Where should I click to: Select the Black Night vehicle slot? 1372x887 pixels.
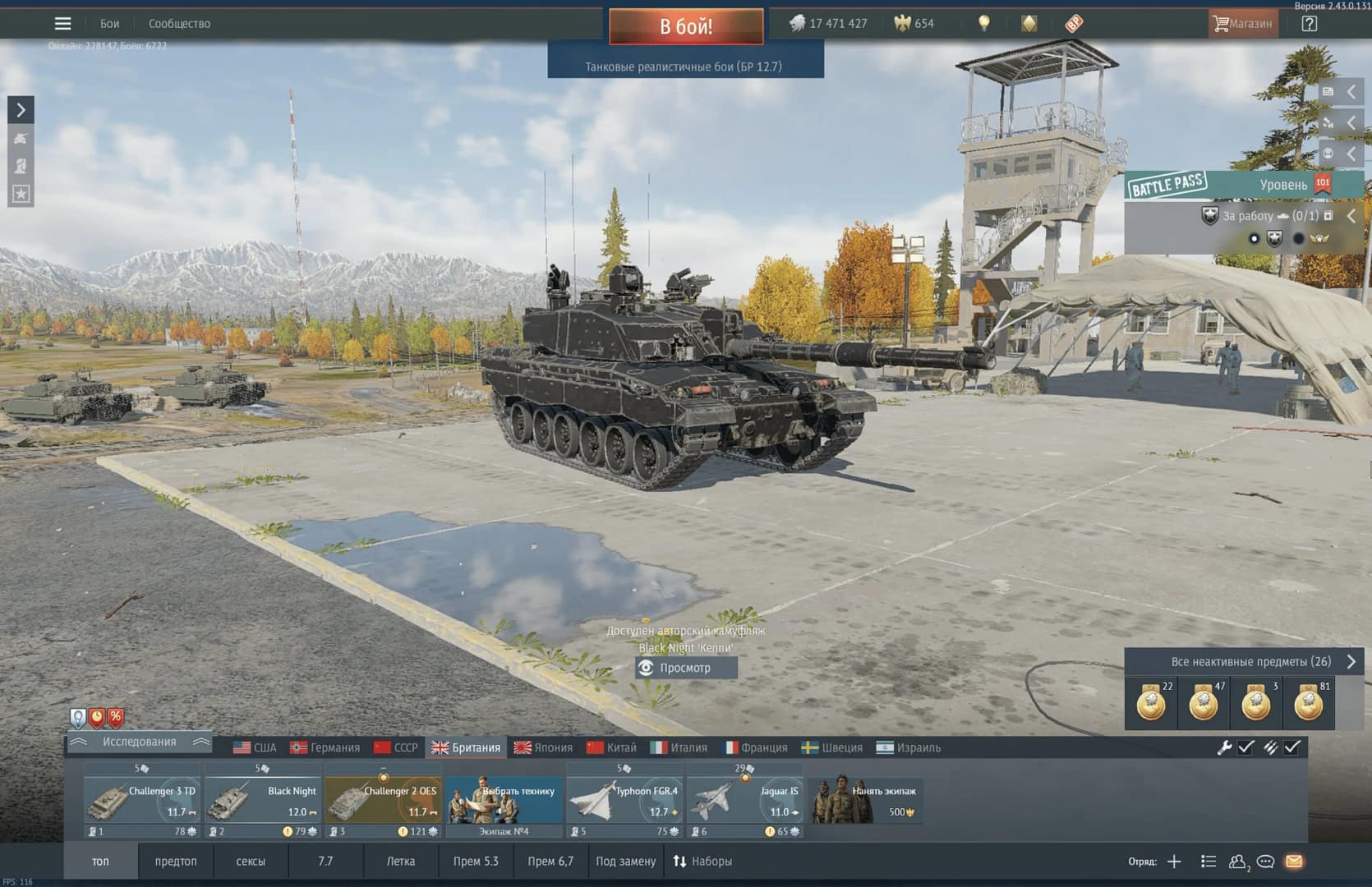[263, 802]
